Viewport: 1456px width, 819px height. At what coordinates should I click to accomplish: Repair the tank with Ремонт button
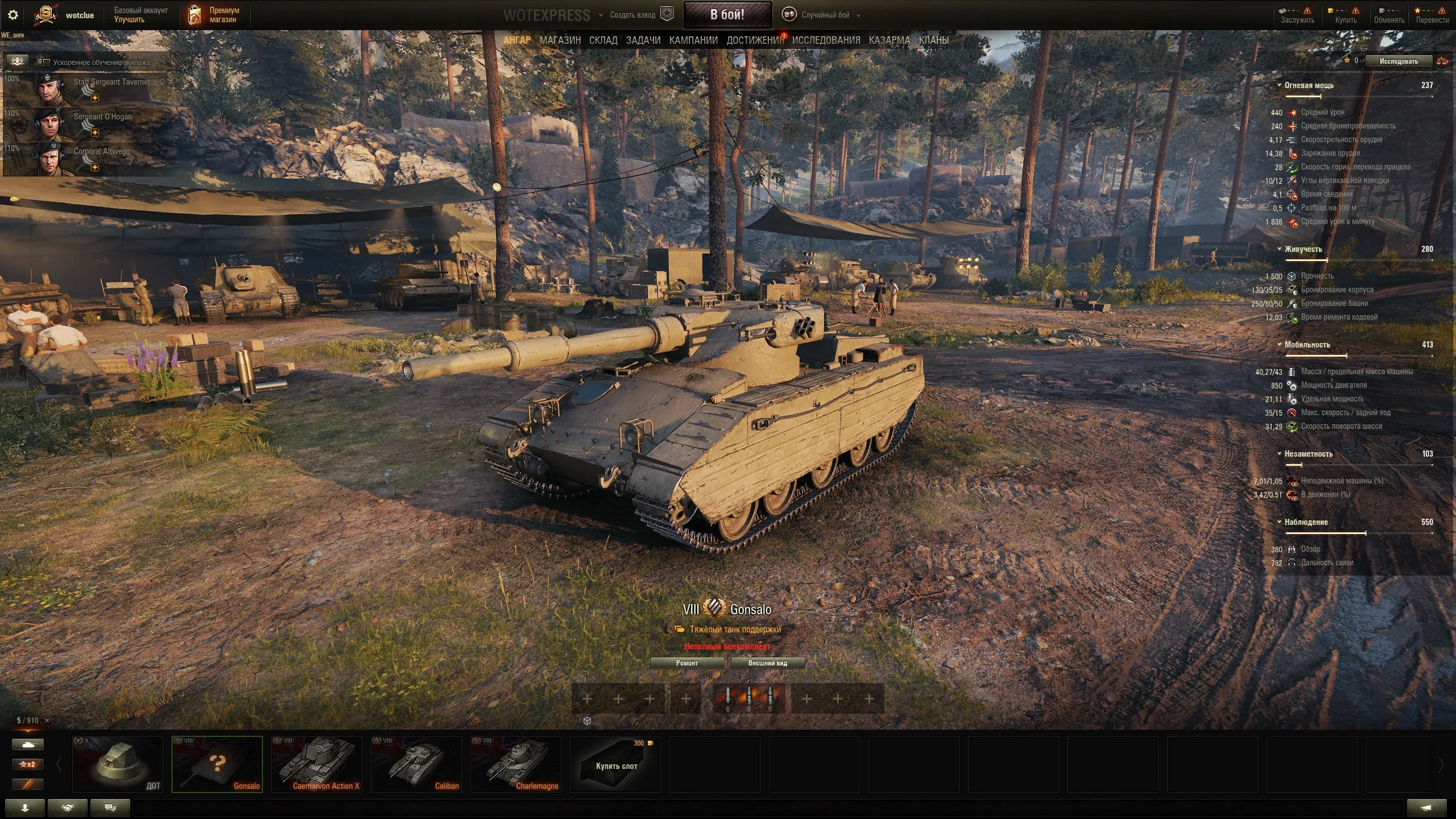pyautogui.click(x=686, y=663)
